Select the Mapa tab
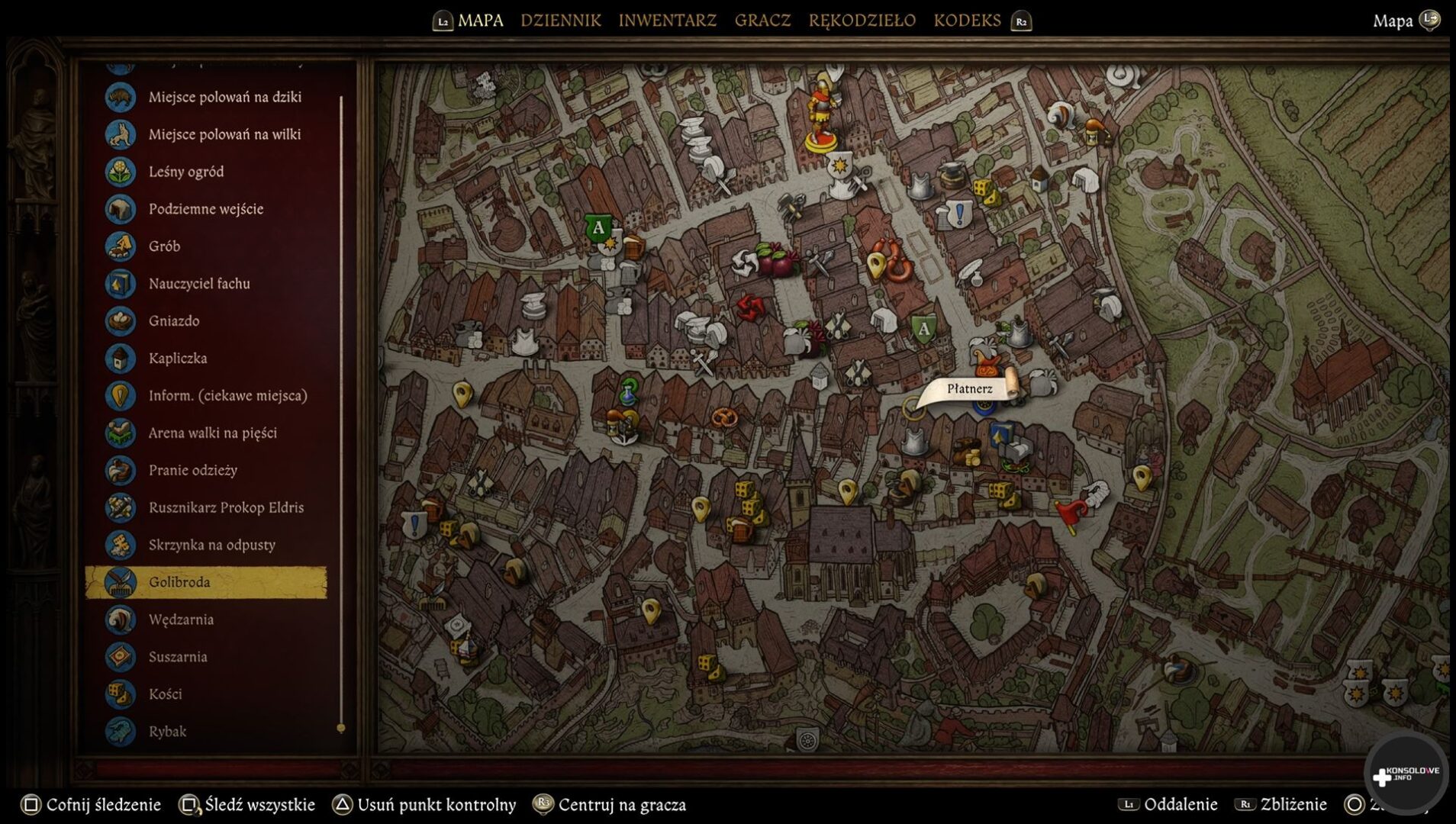 [480, 21]
